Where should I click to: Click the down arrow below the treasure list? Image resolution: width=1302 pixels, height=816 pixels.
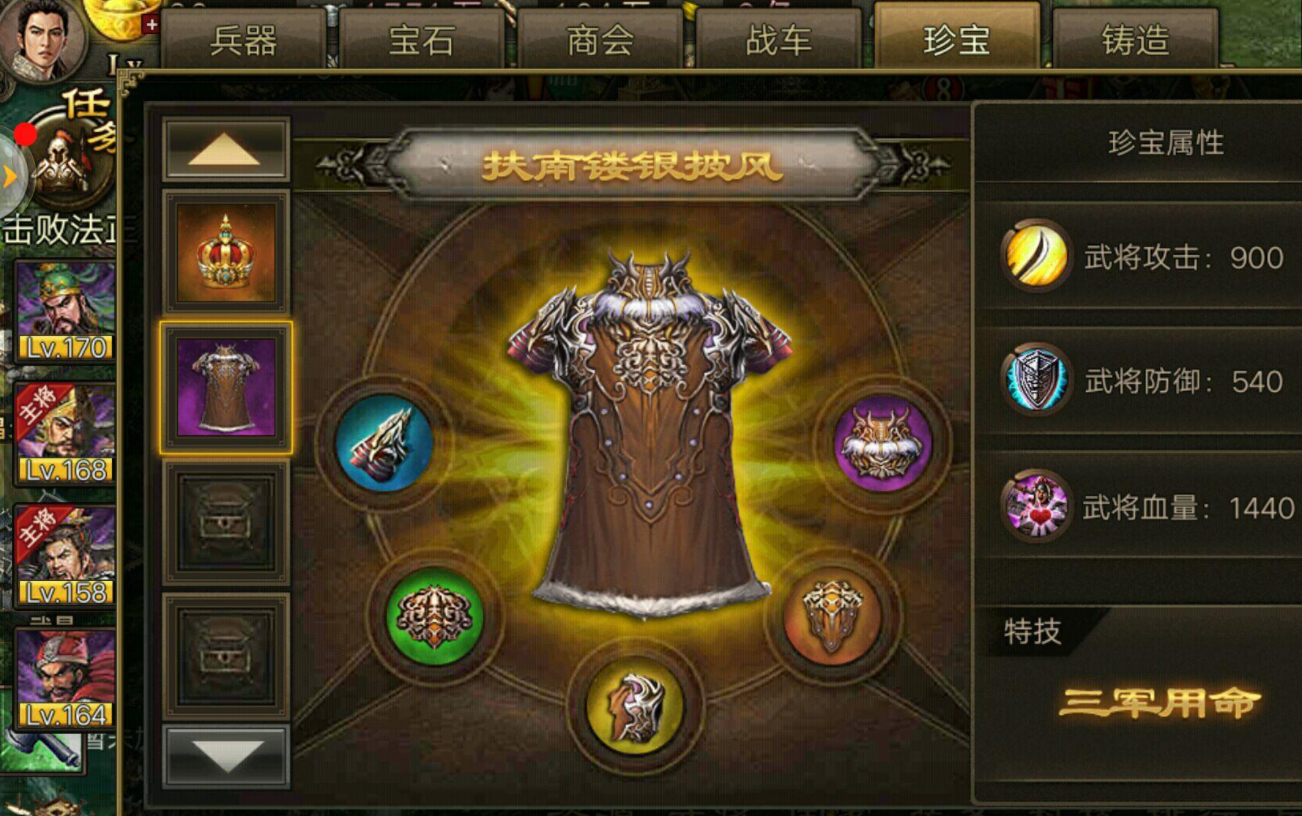coord(225,757)
